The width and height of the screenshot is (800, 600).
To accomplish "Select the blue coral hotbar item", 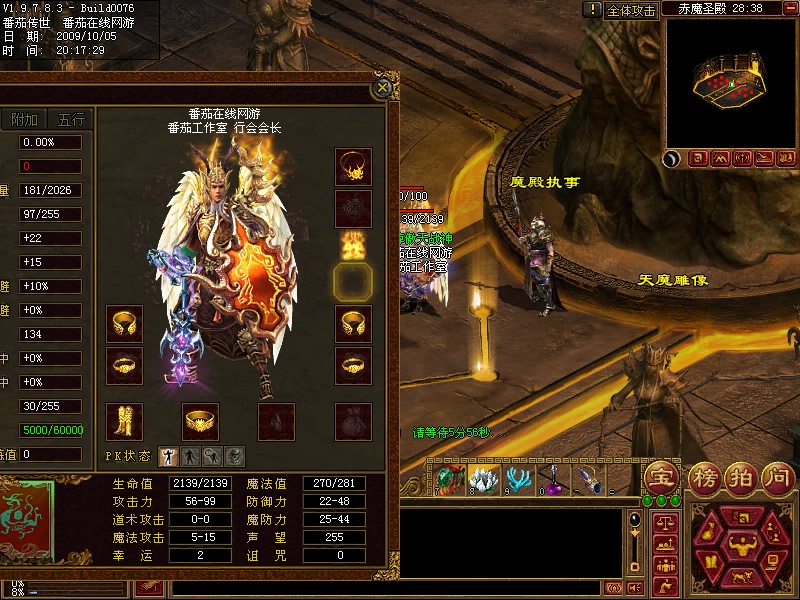I will point(517,479).
